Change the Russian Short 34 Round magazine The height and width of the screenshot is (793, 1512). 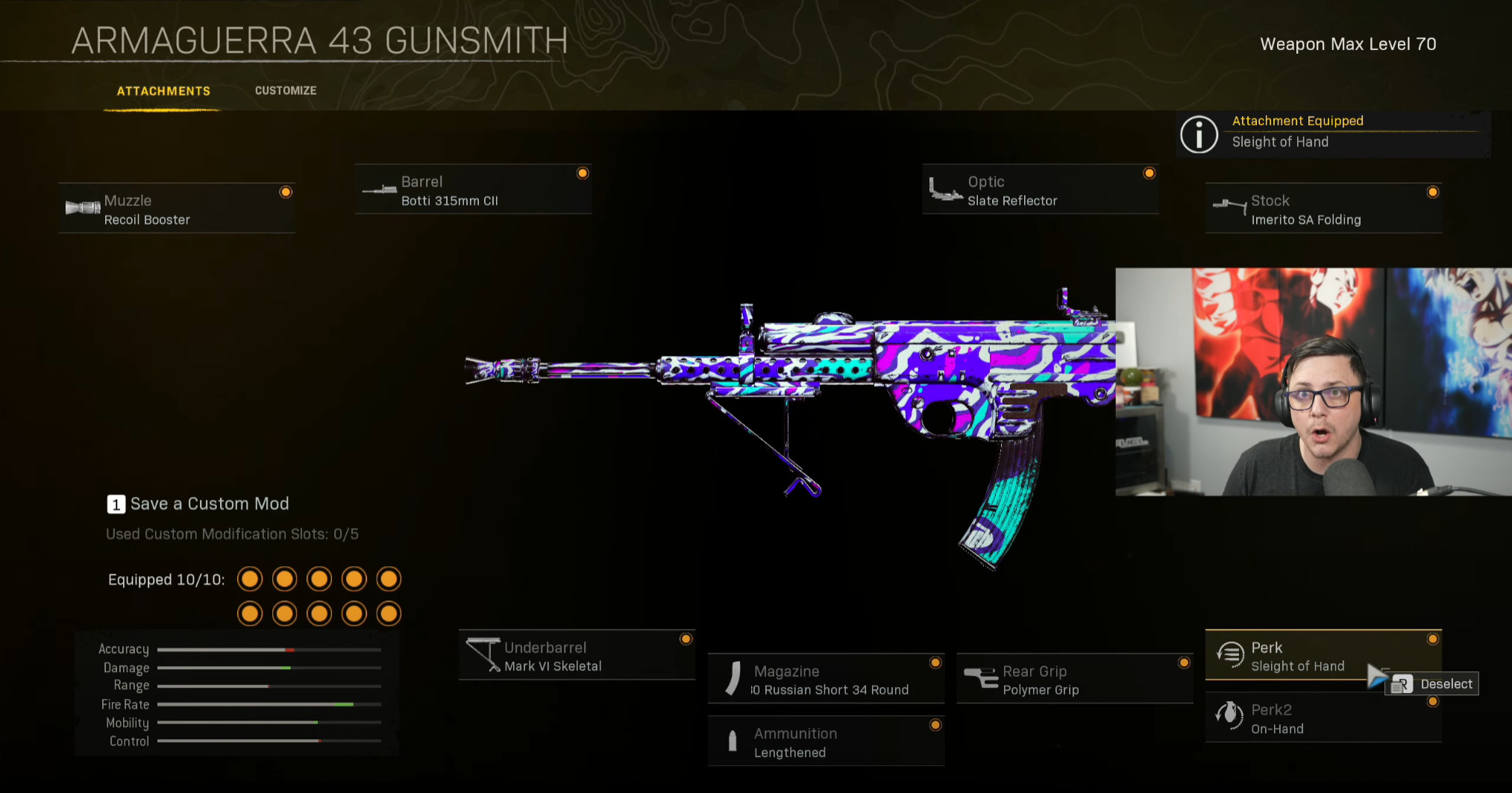826,680
